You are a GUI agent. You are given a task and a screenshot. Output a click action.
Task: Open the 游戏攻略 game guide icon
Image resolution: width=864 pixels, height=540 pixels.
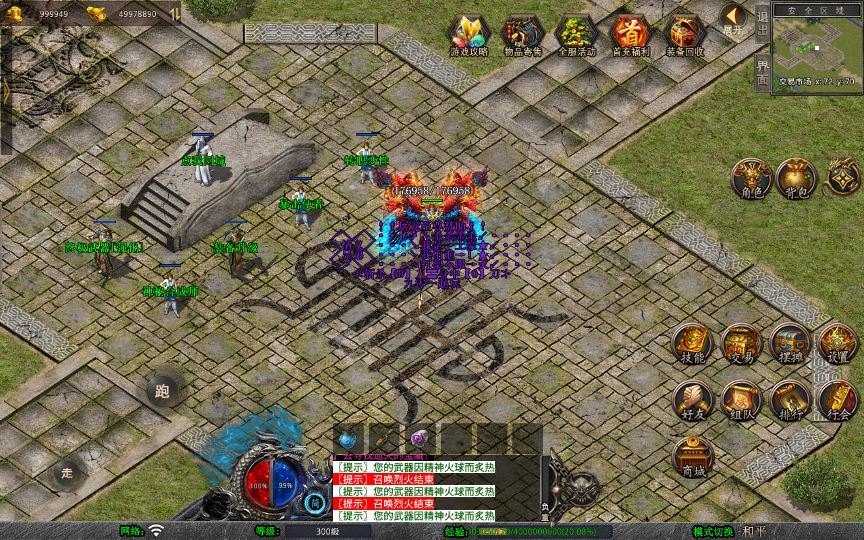[x=466, y=34]
